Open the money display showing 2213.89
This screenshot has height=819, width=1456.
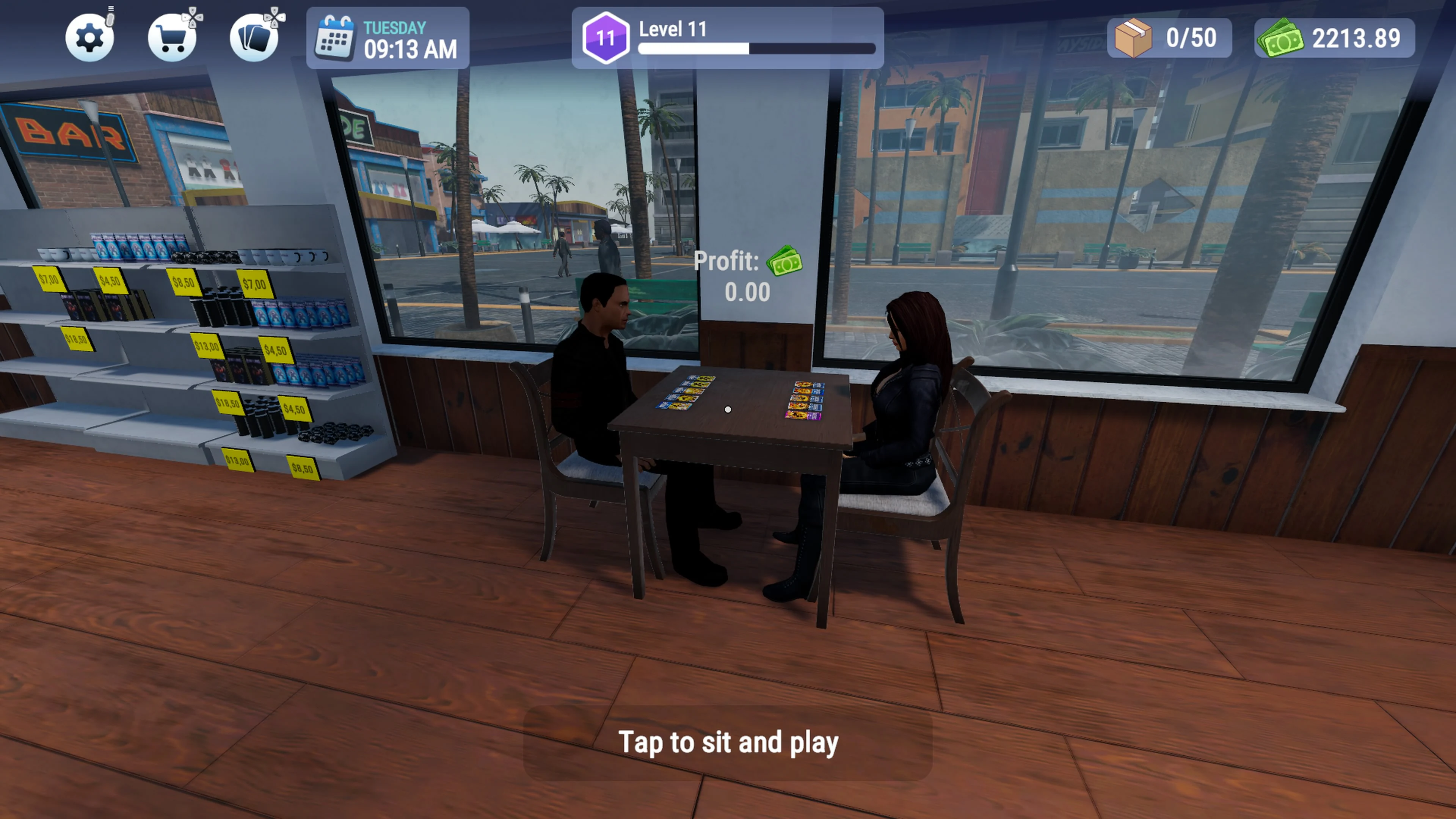(1334, 38)
